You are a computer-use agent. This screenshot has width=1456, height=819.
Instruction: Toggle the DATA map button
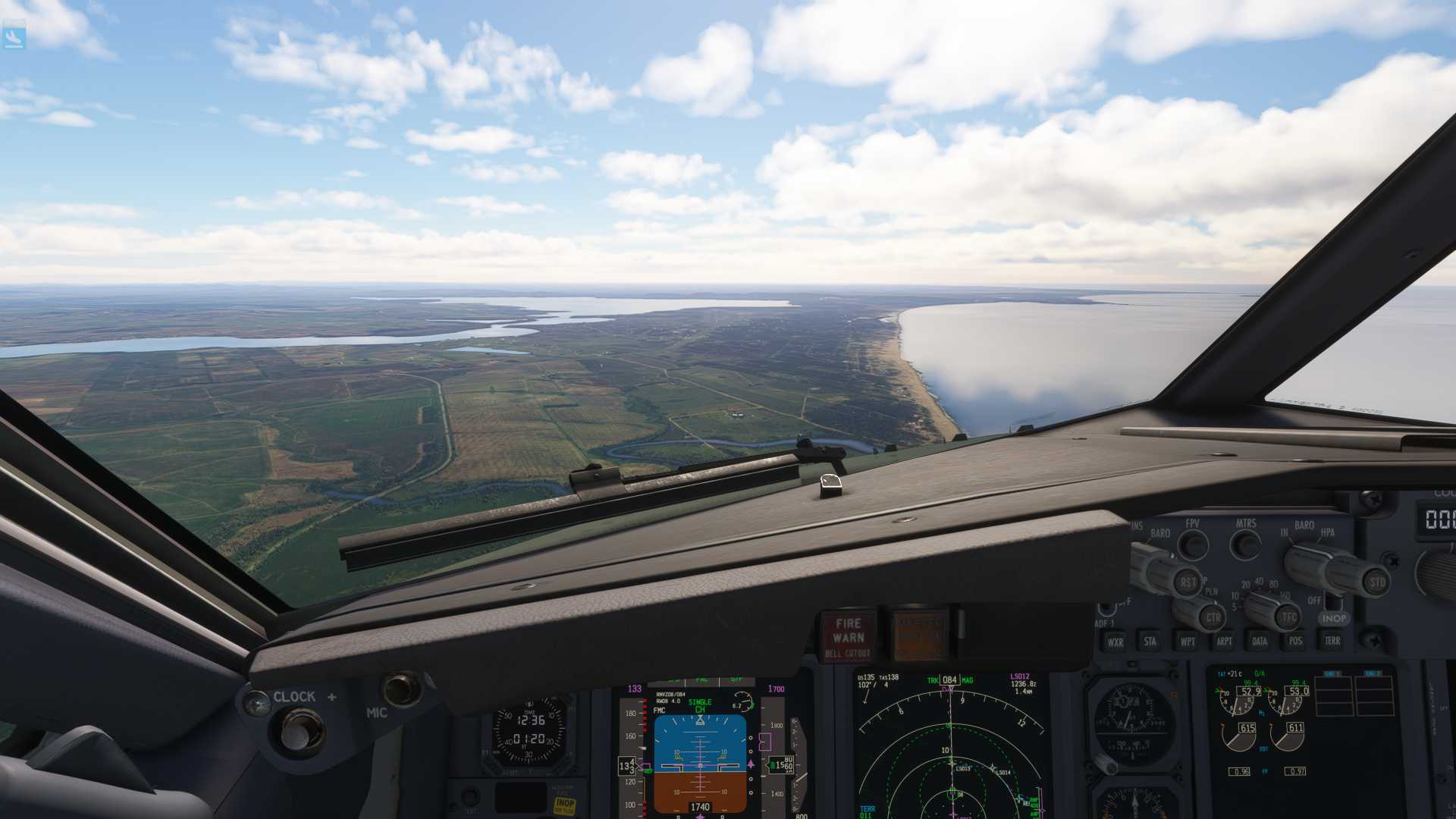[x=1260, y=642]
